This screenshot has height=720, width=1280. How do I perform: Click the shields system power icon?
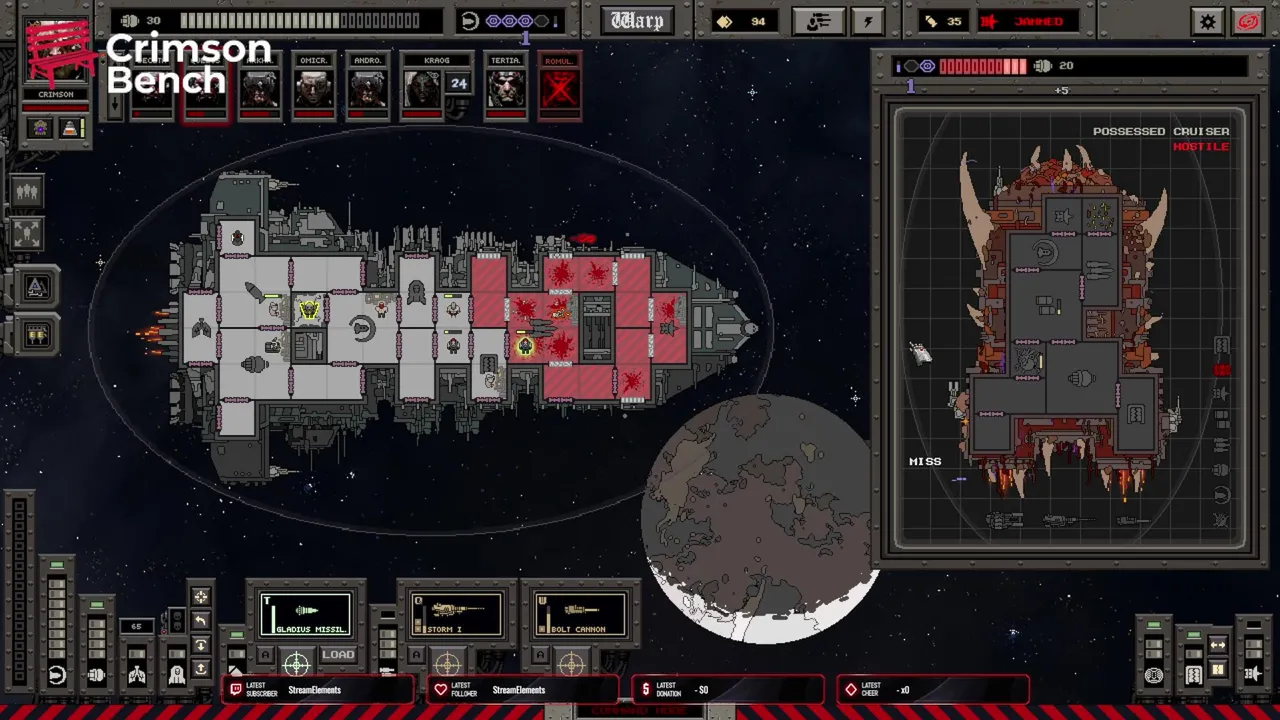57,676
